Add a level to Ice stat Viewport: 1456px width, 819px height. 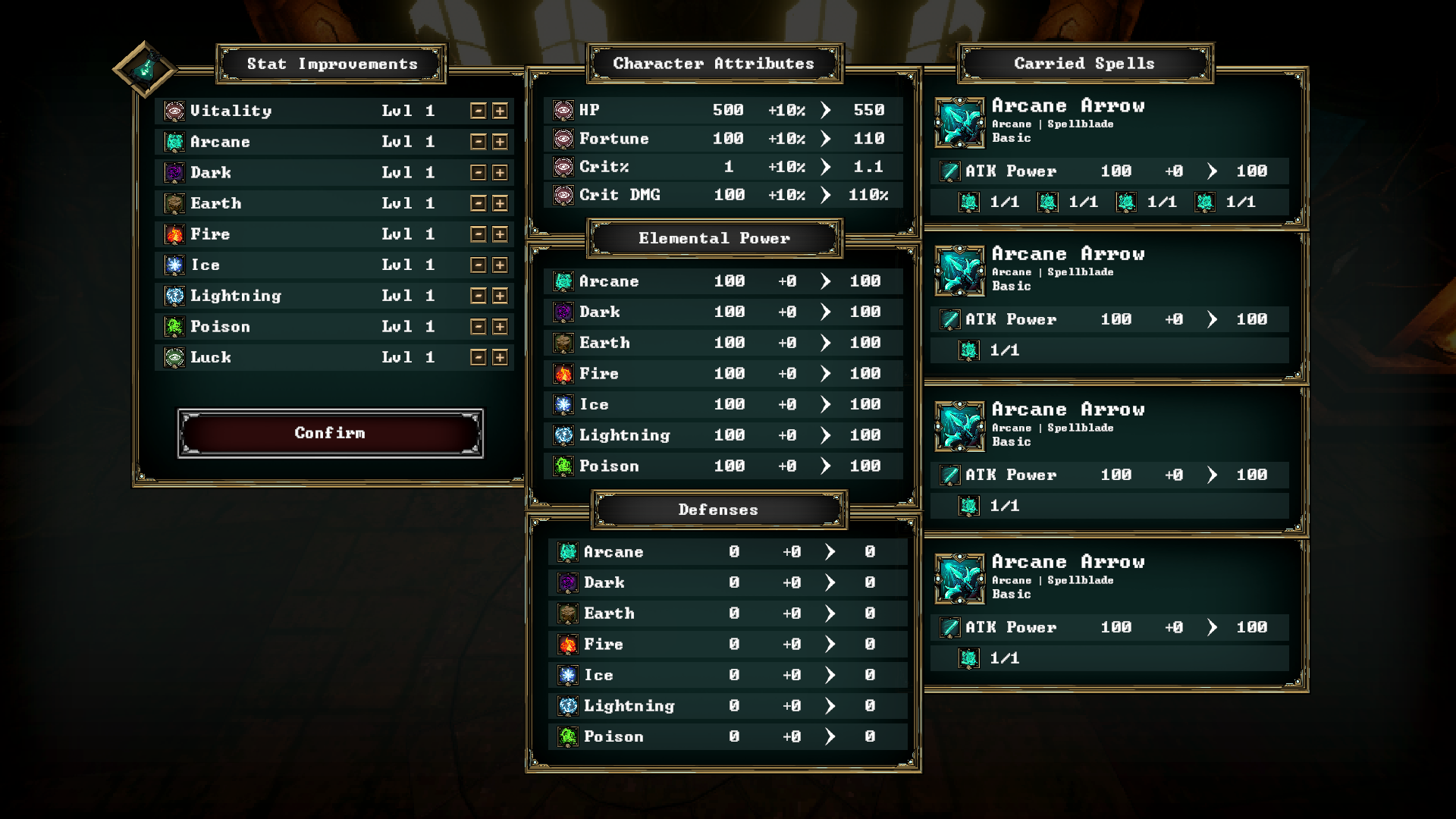pos(500,265)
